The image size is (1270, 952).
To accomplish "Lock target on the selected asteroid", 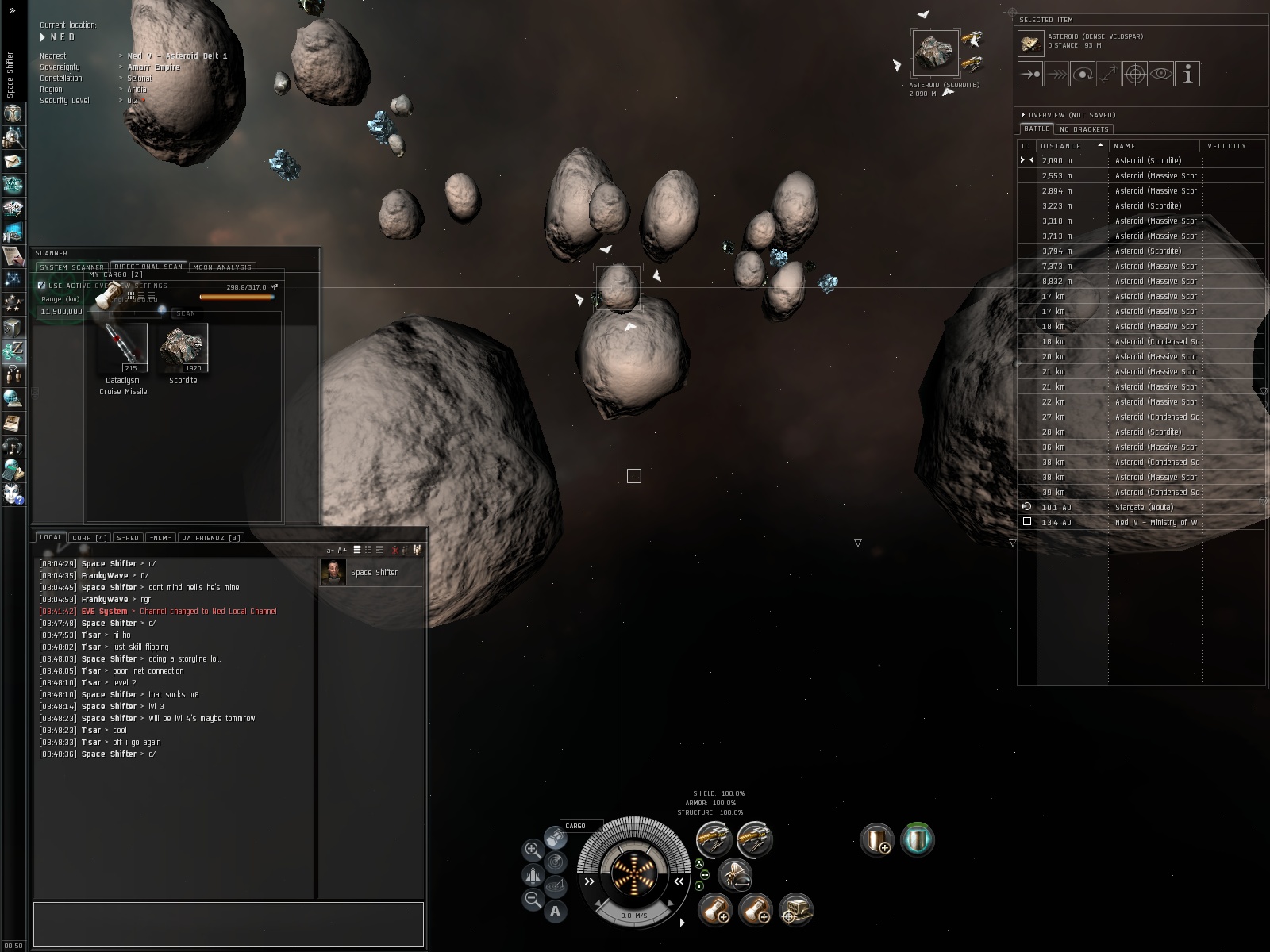I will pos(1135,75).
